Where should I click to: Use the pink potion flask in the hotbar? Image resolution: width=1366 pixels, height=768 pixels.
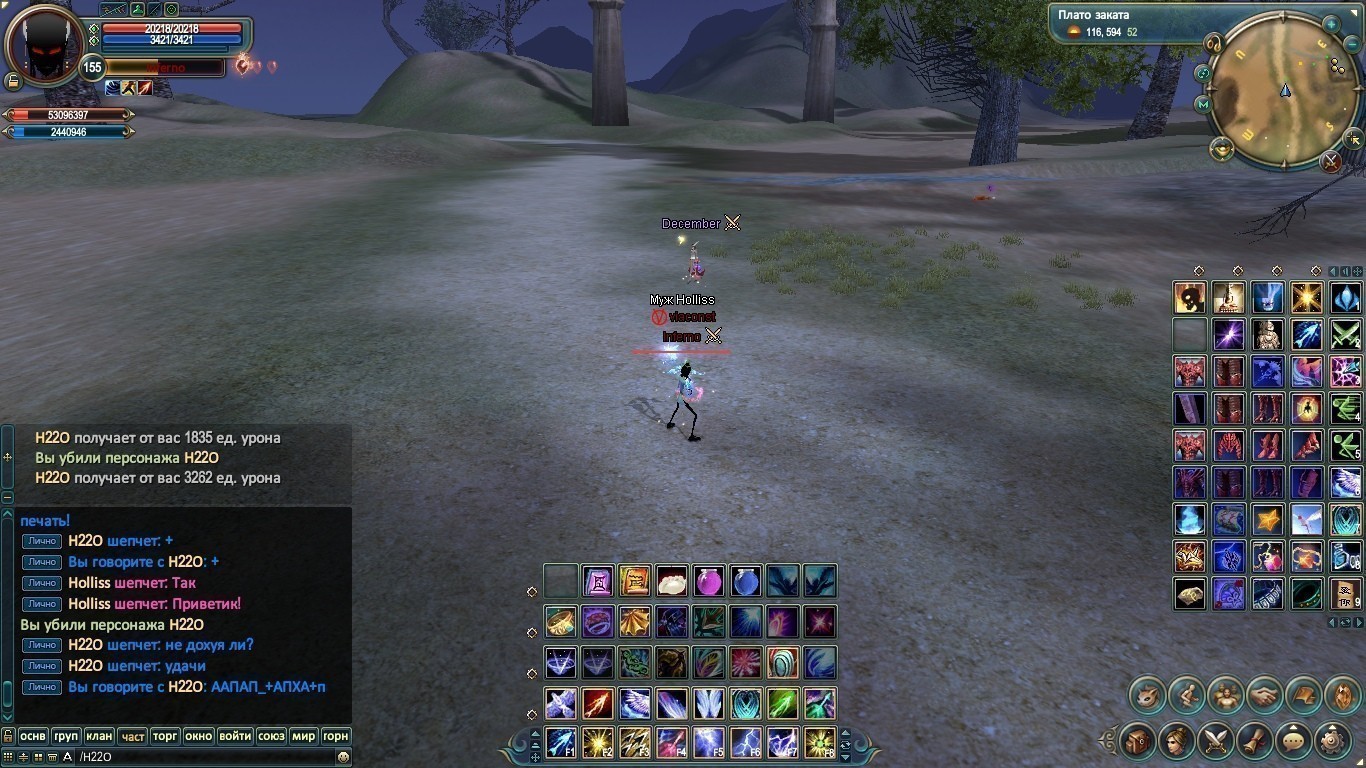(x=708, y=581)
